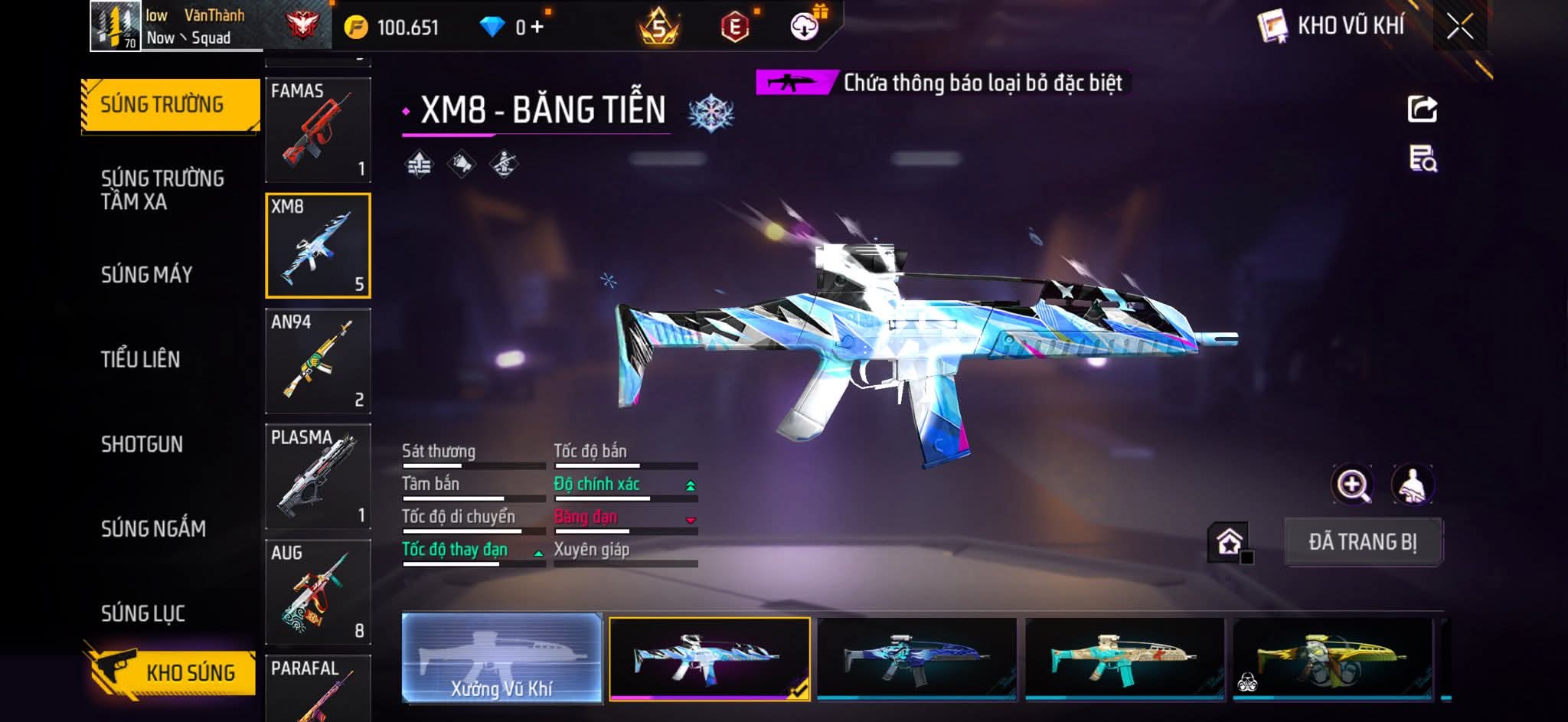This screenshot has width=1568, height=722.
Task: Switch to Súng Trường Tầm Xa category
Action: (x=162, y=190)
